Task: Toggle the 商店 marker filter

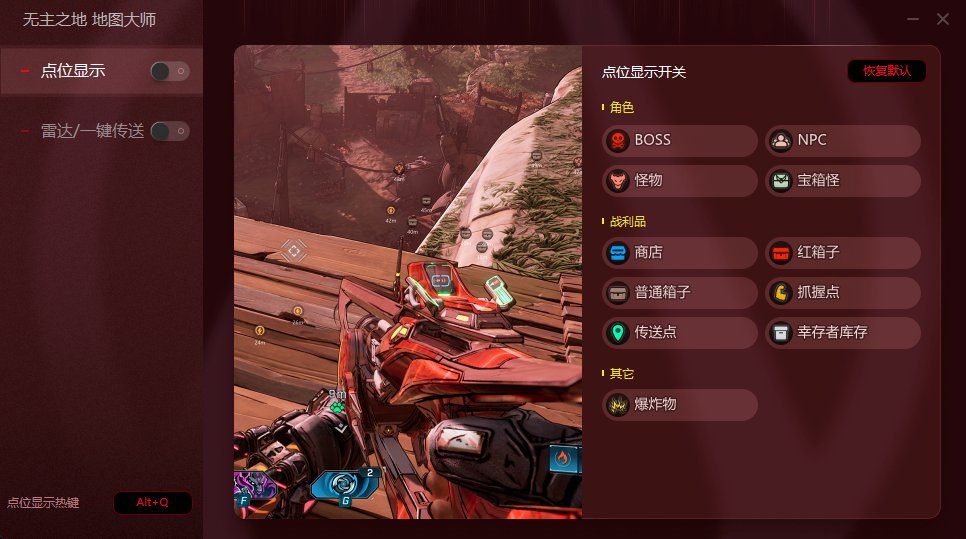Action: 680,253
